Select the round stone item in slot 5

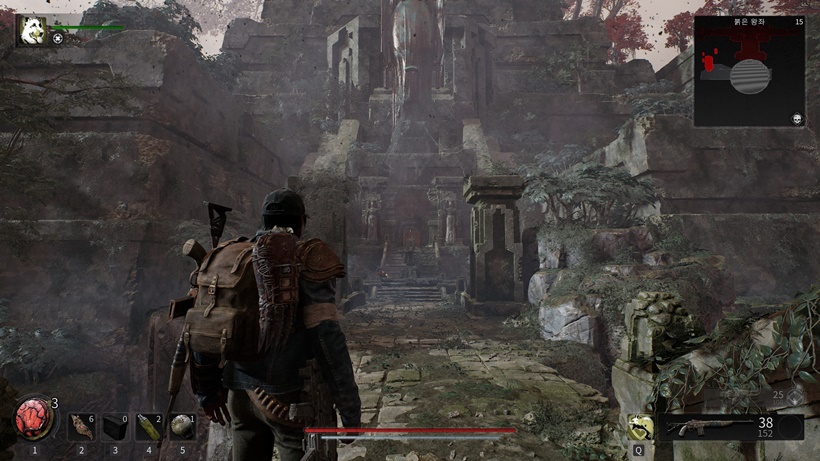pyautogui.click(x=182, y=427)
